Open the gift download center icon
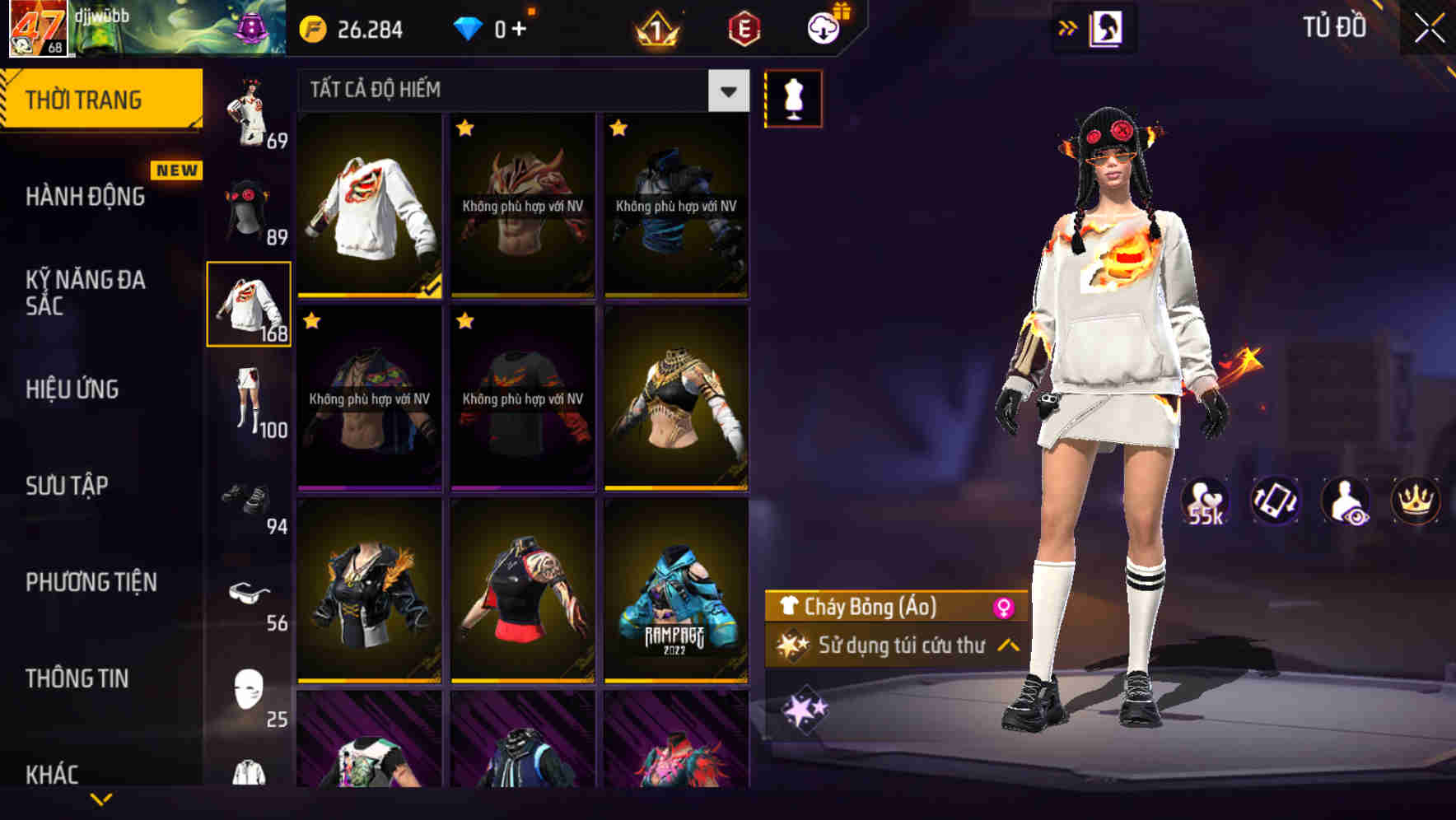Image resolution: width=1456 pixels, height=820 pixels. pos(822,27)
